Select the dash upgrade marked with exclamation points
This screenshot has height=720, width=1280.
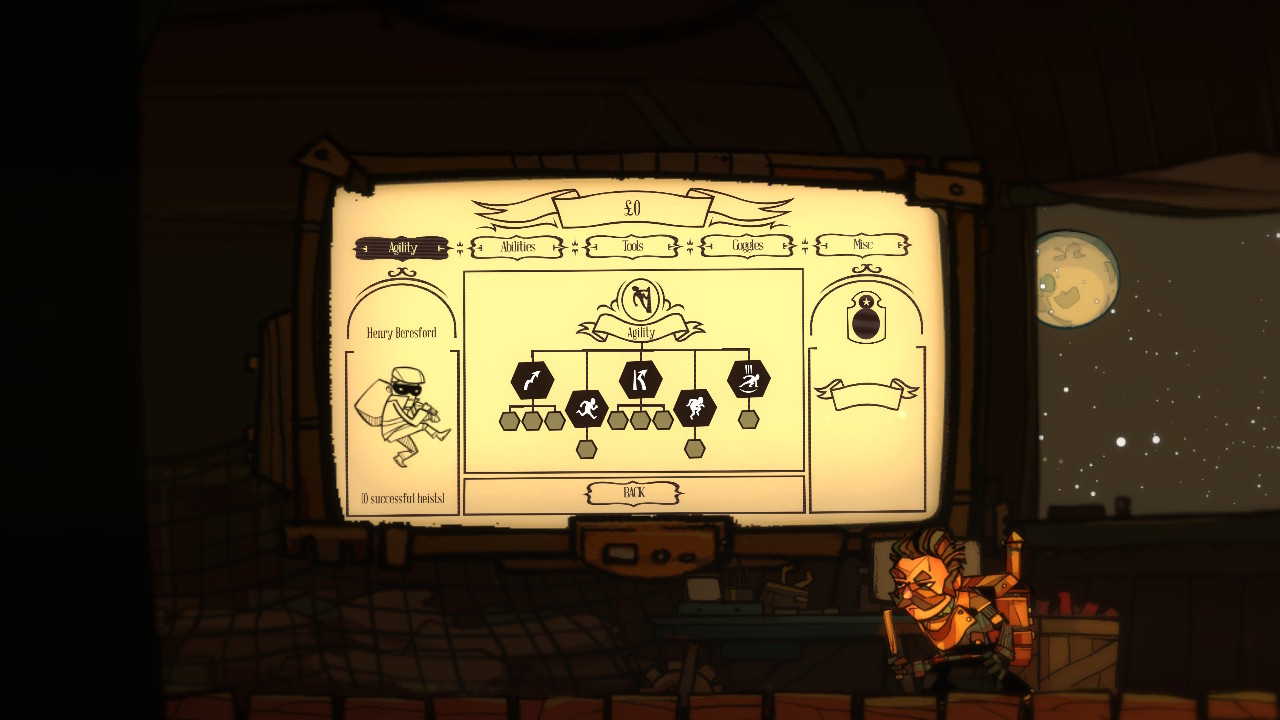[x=747, y=378]
